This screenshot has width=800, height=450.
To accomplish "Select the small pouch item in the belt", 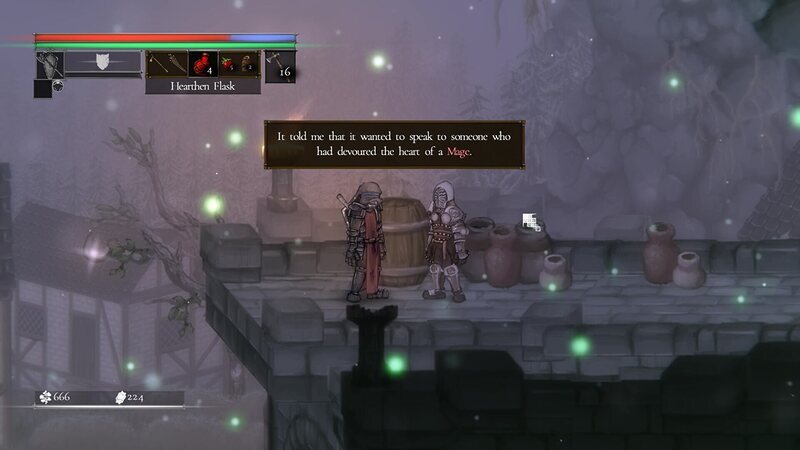I will 246,64.
